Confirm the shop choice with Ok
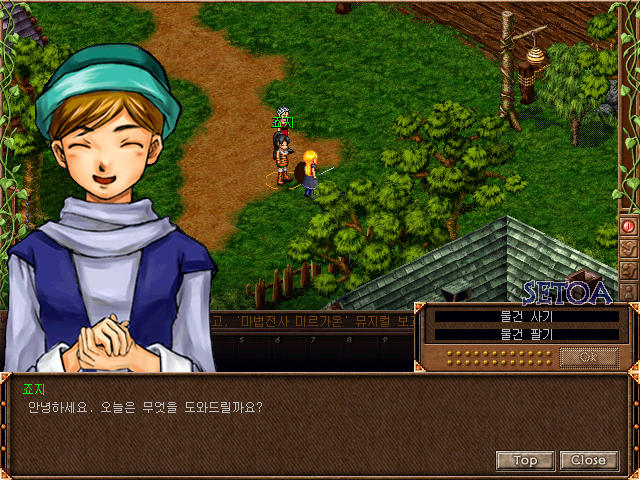Viewport: 640px width, 480px height. click(x=588, y=356)
